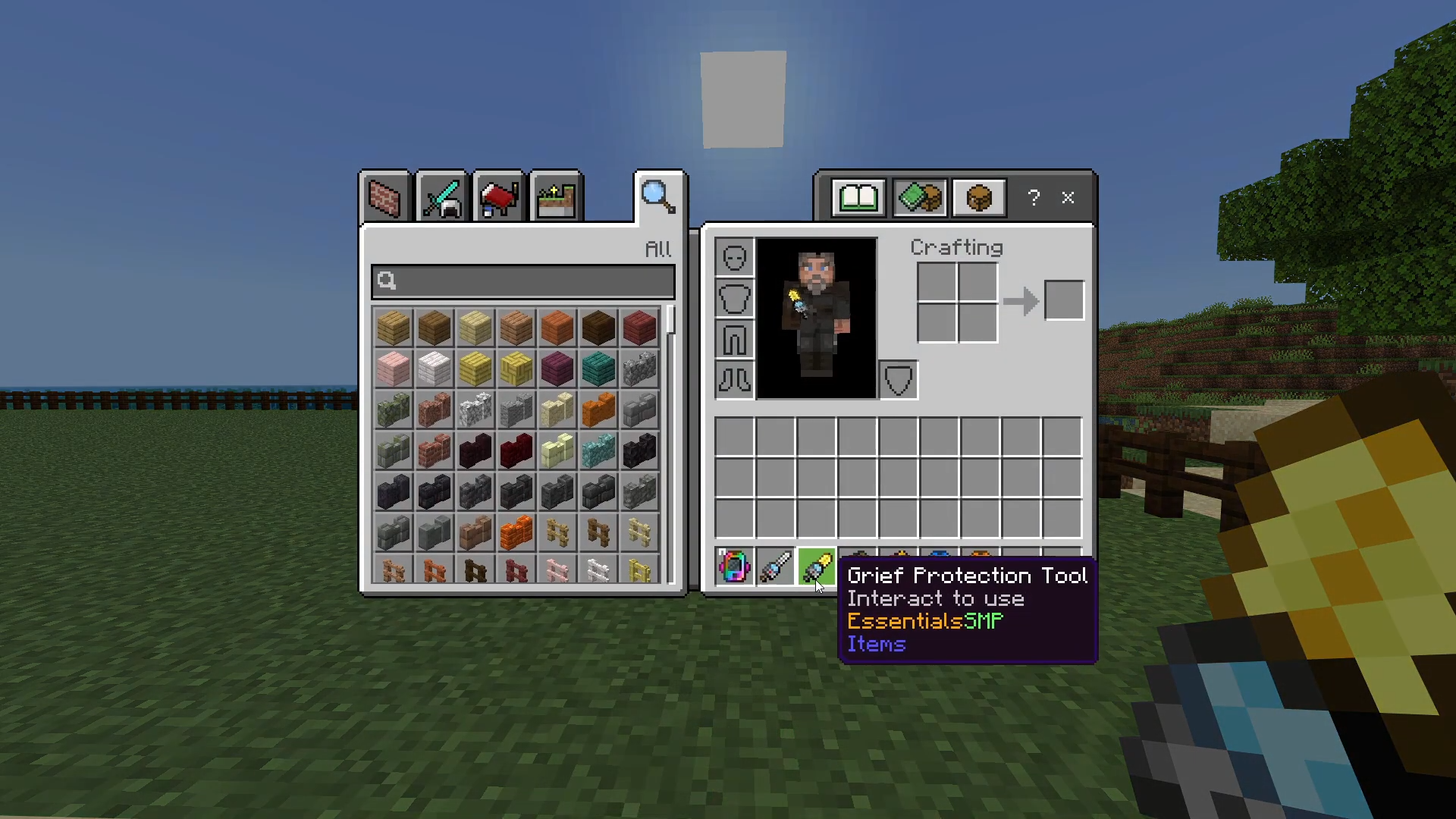1456x819 pixels.
Task: Pick the rainbow gadget in first hotbar slot
Action: pyautogui.click(x=733, y=565)
